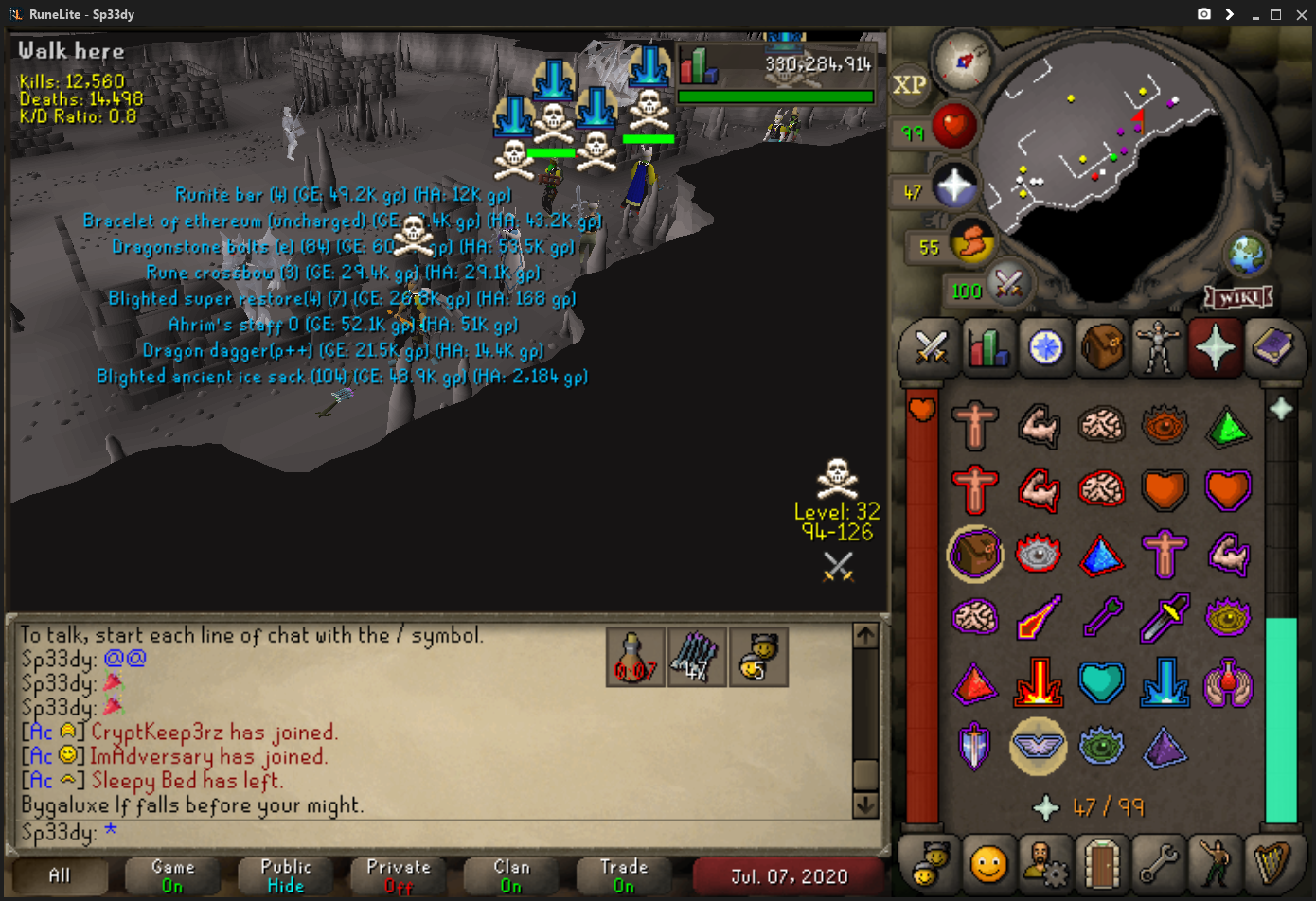1316x901 pixels.
Task: Switch to the skills tab
Action: coord(988,347)
